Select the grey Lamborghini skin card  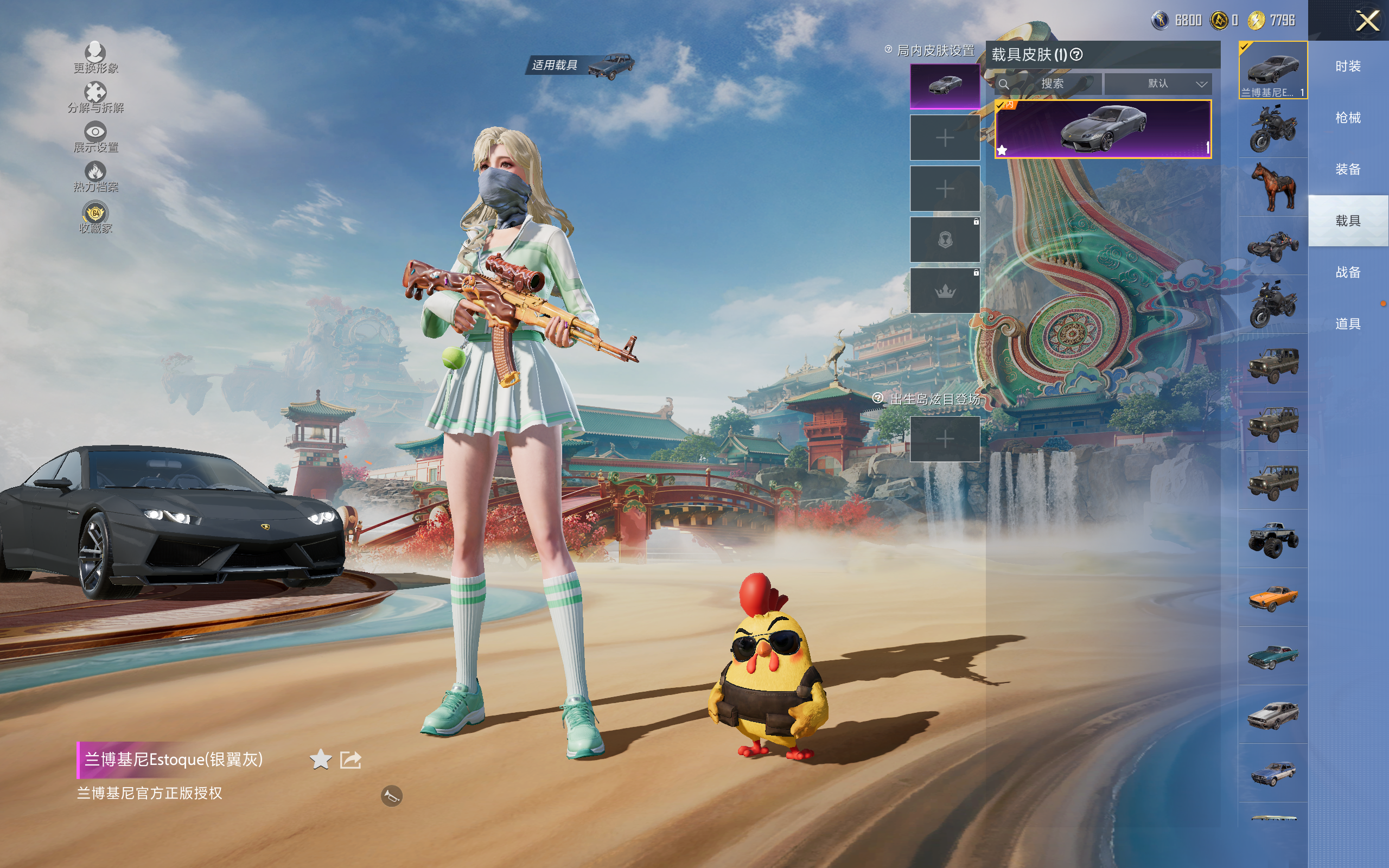tap(1102, 129)
